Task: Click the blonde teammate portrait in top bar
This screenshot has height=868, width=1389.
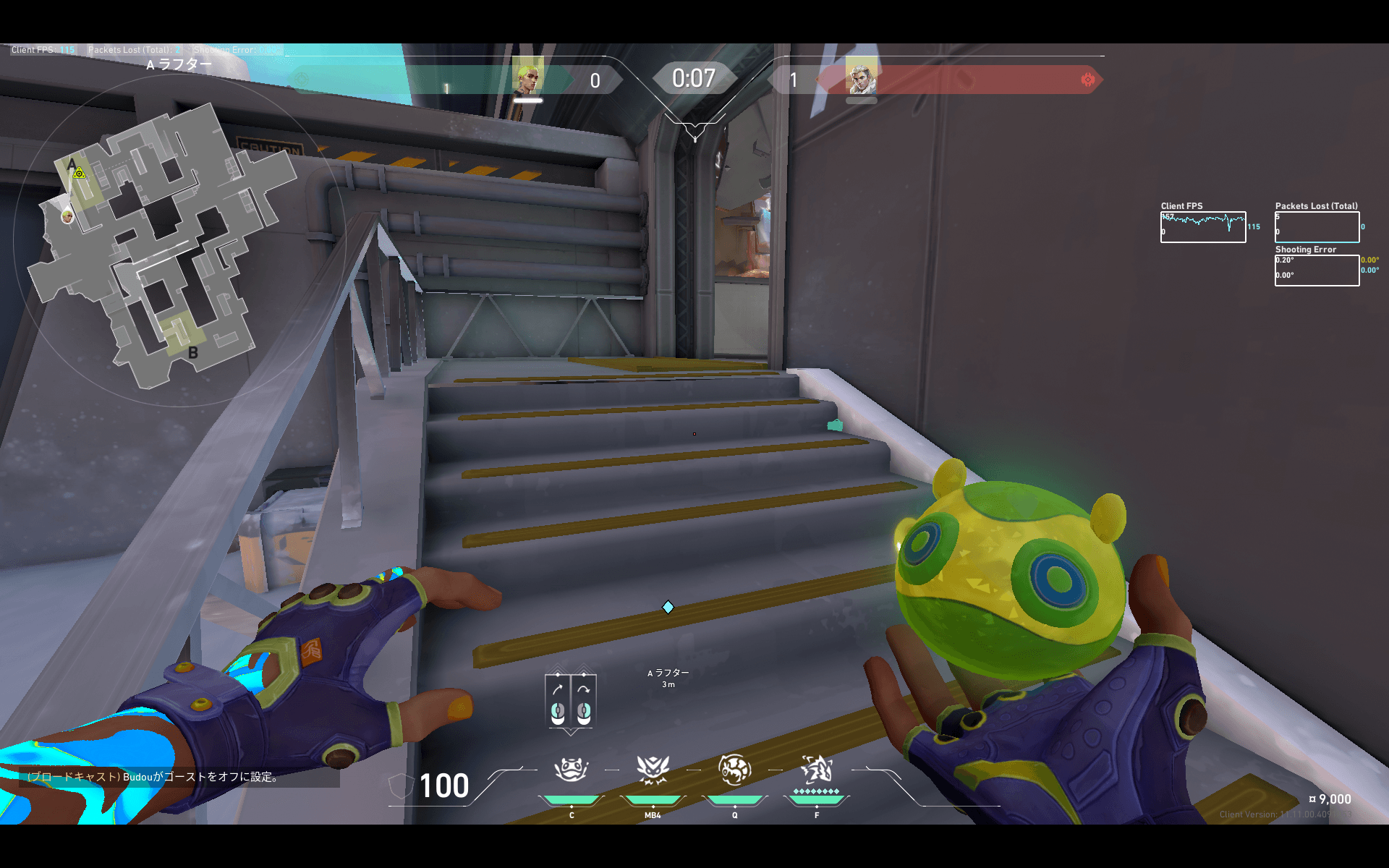Action: 528,77
